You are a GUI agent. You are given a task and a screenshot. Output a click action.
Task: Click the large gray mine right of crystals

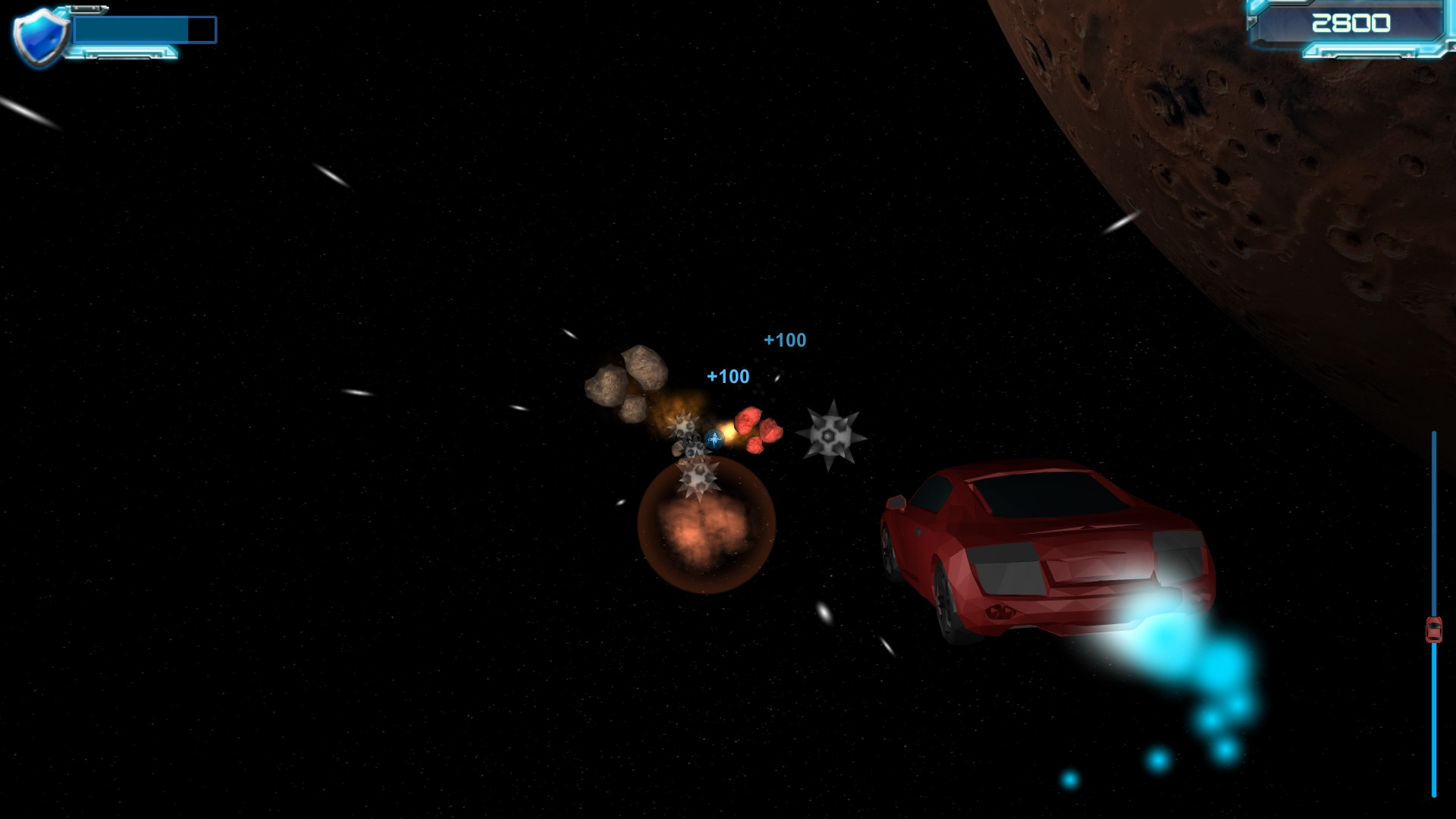coord(830,435)
